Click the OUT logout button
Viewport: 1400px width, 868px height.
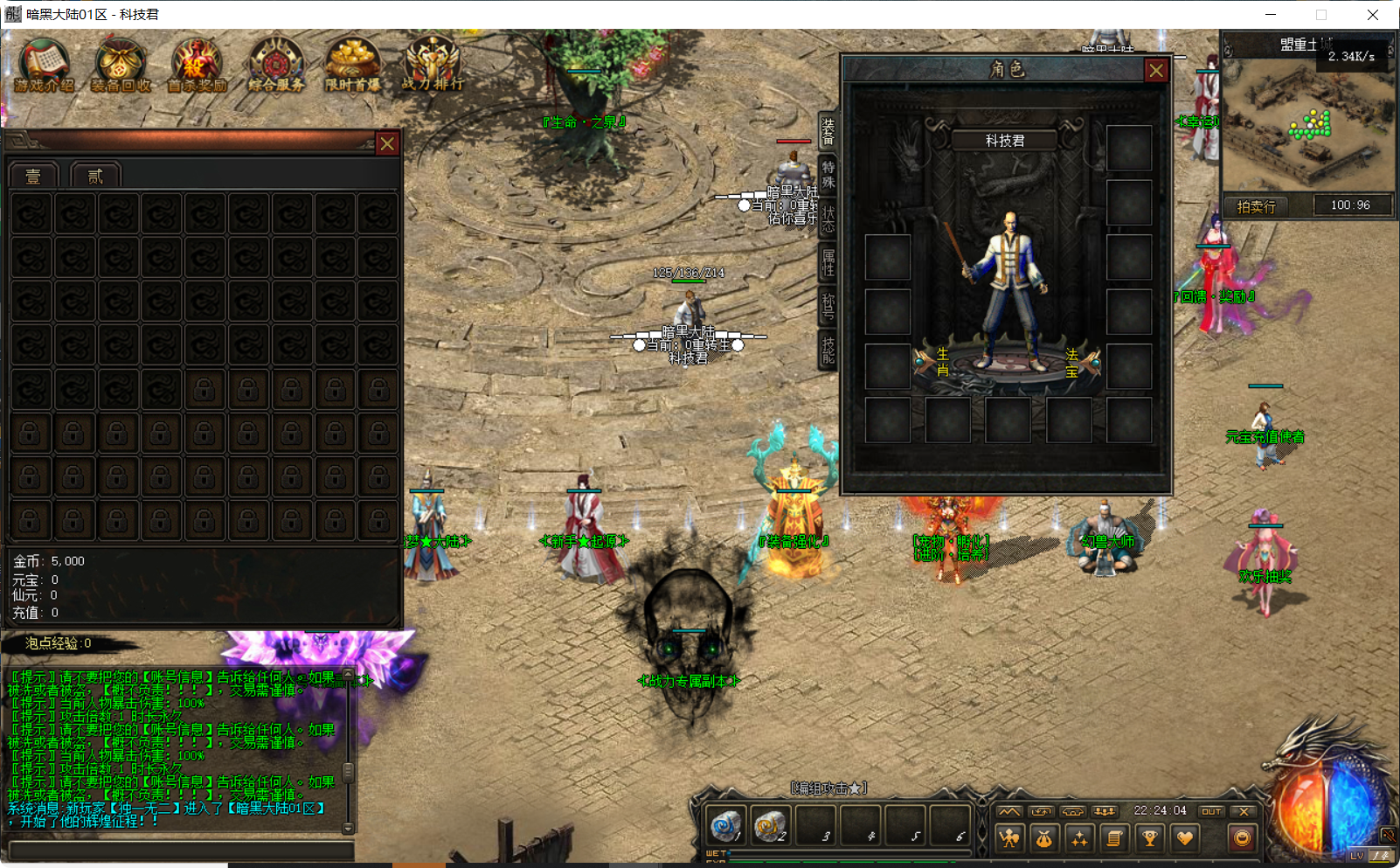(x=1213, y=811)
